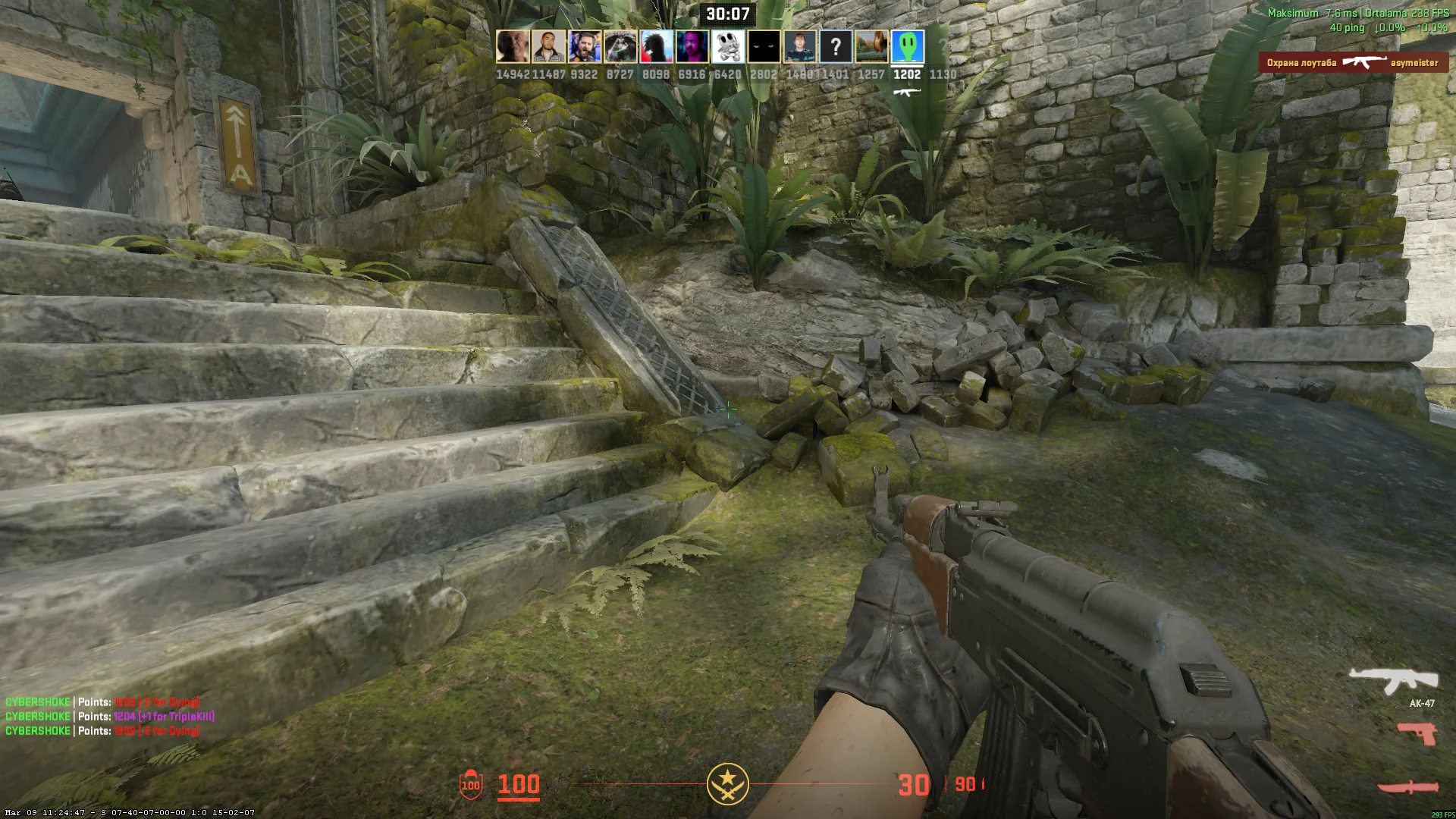This screenshot has height=819, width=1456.
Task: Click the green alien player avatar
Action: (907, 47)
